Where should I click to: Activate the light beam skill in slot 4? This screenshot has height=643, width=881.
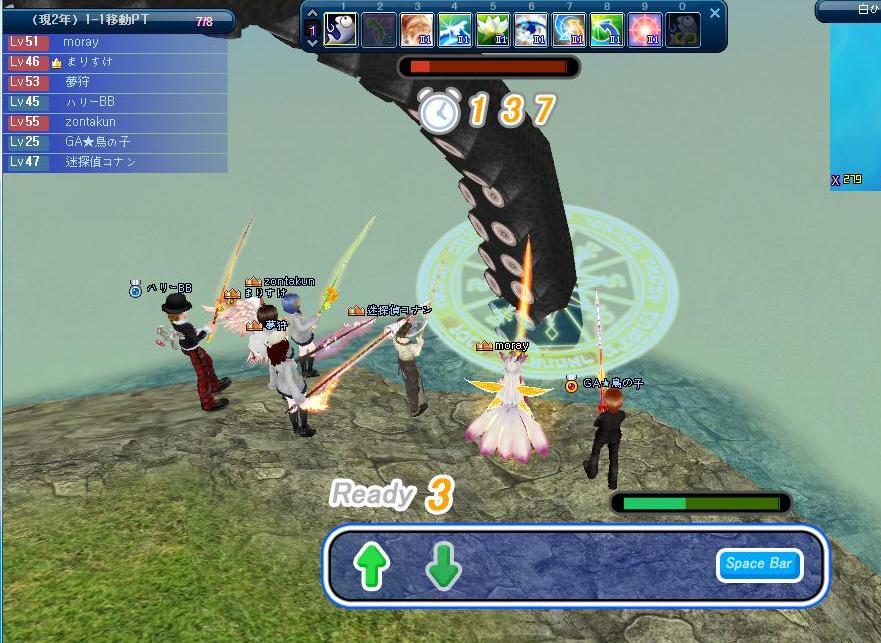454,30
